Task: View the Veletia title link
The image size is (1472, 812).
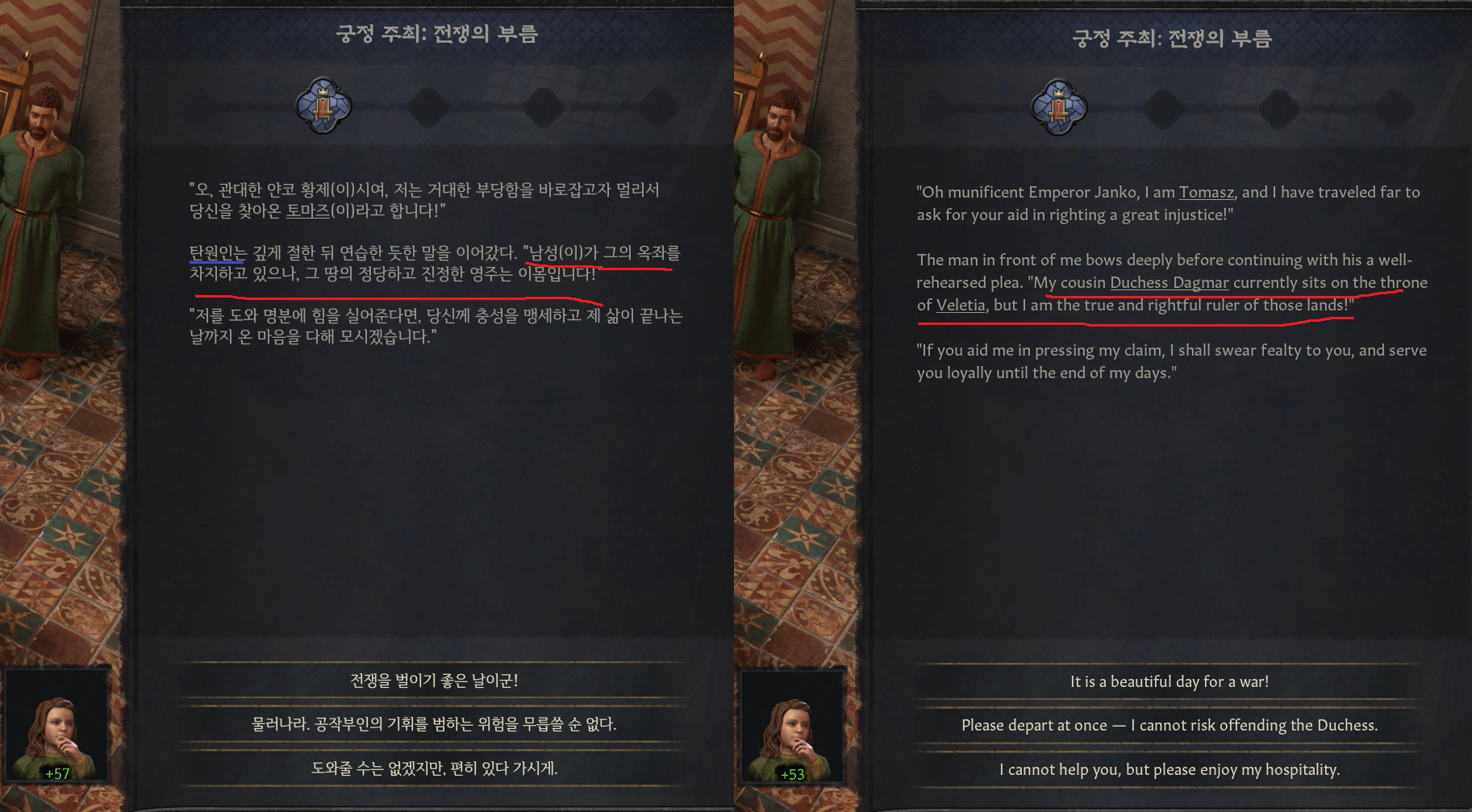Action: (x=960, y=306)
